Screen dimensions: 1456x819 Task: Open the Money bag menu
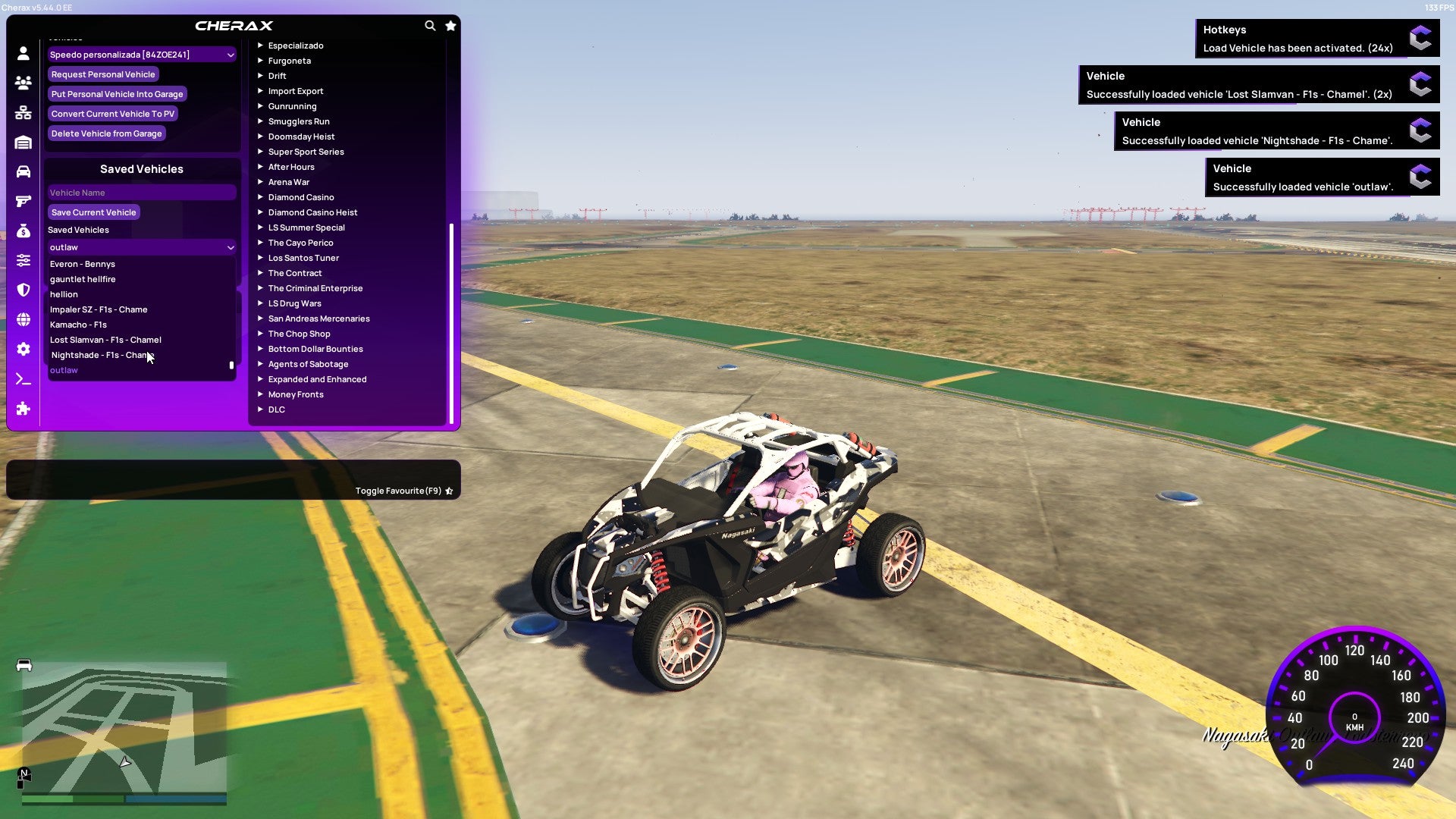[x=23, y=230]
